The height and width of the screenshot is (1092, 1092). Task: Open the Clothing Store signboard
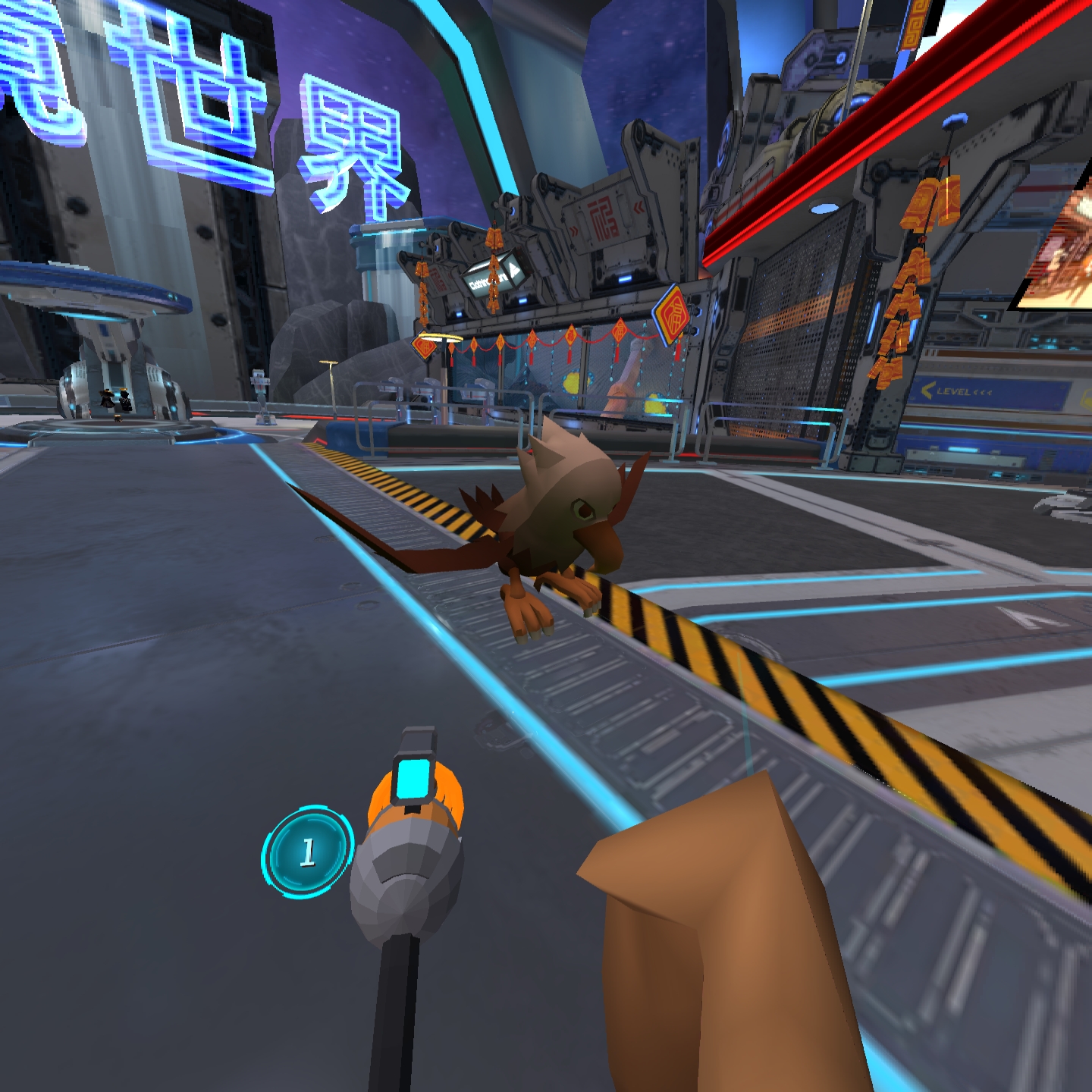(x=485, y=281)
